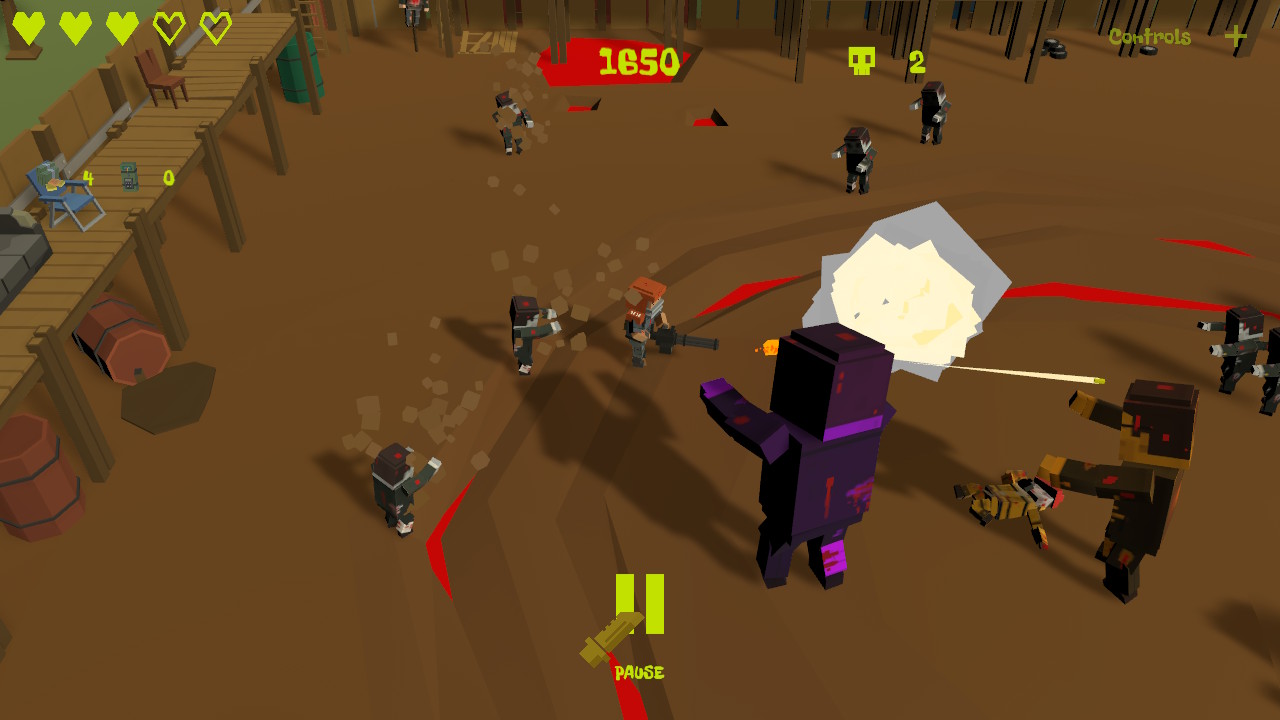The image size is (1280, 720).
Task: Click the white explosion cloud
Action: (905, 290)
